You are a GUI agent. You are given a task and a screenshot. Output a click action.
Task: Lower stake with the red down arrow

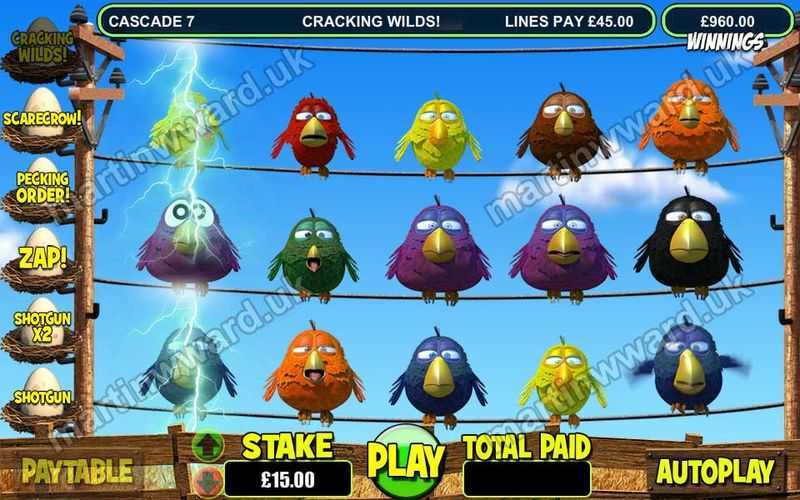coord(209,478)
